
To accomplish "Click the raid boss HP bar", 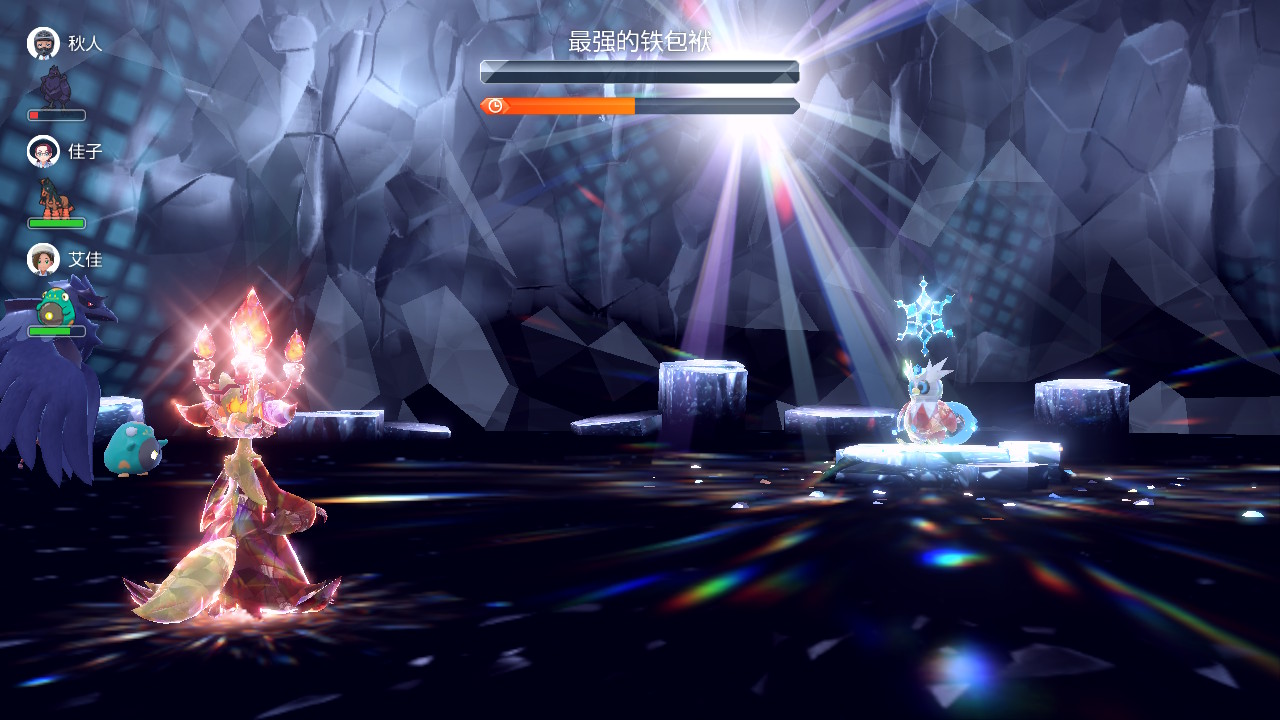I will [640, 69].
